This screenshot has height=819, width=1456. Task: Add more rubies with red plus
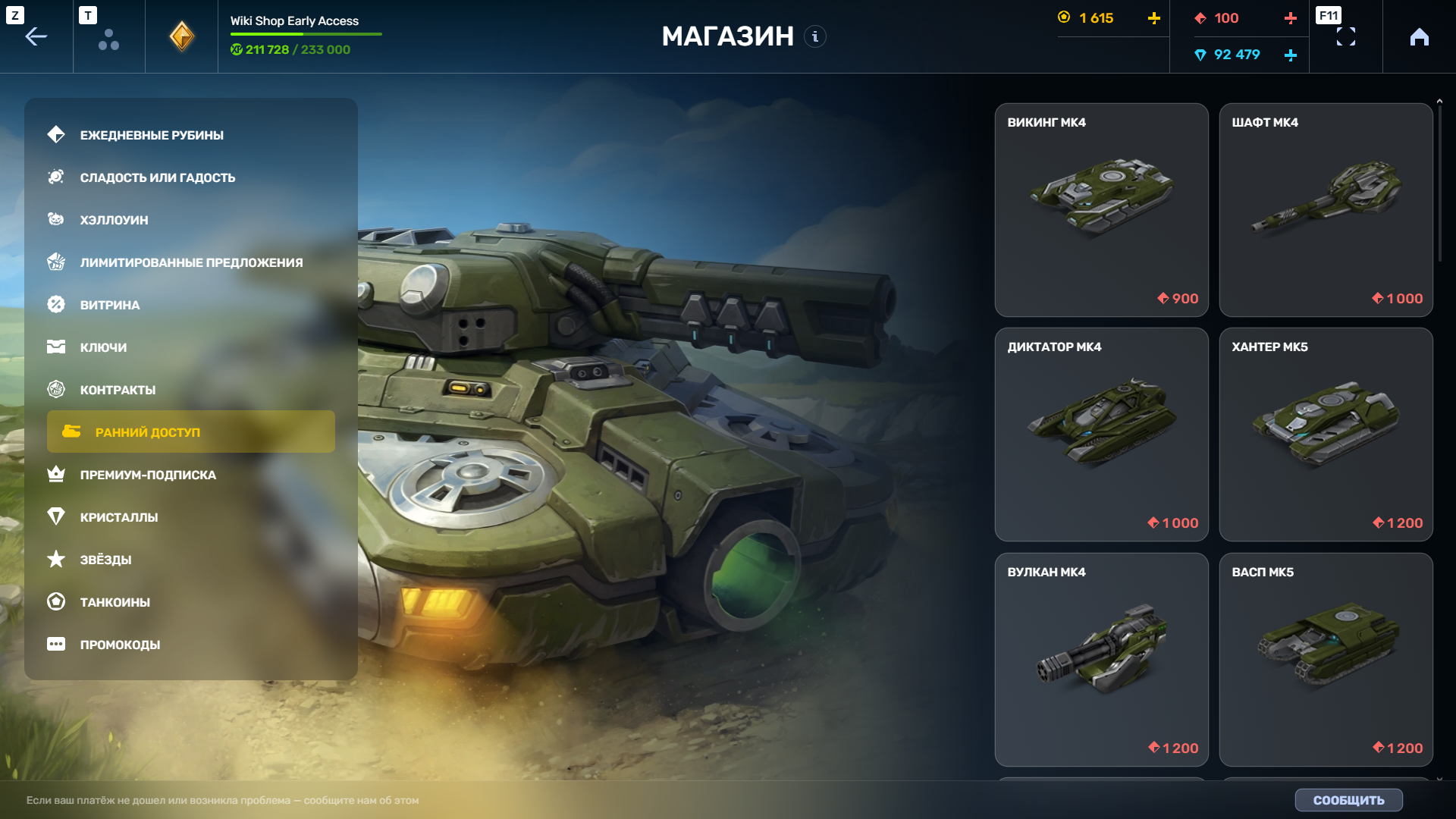coord(1290,18)
